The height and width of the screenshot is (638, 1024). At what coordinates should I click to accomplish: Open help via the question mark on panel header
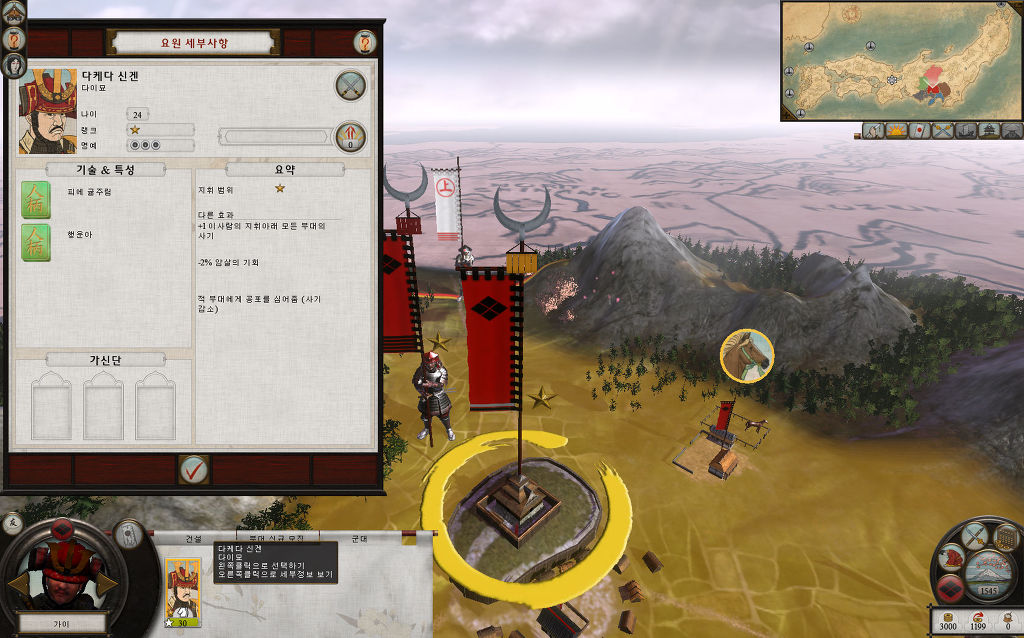363,42
